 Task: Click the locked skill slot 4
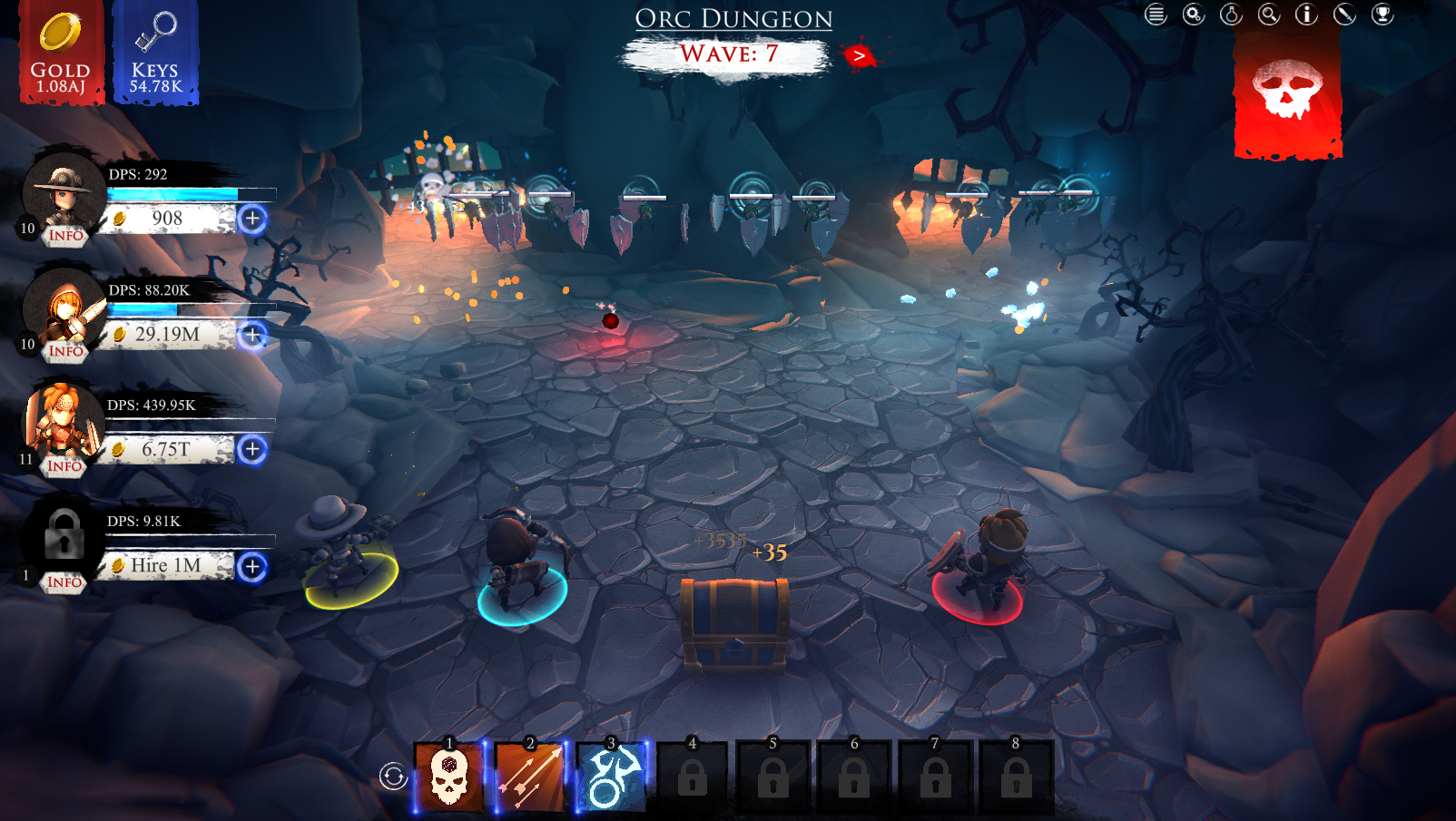pos(693,777)
